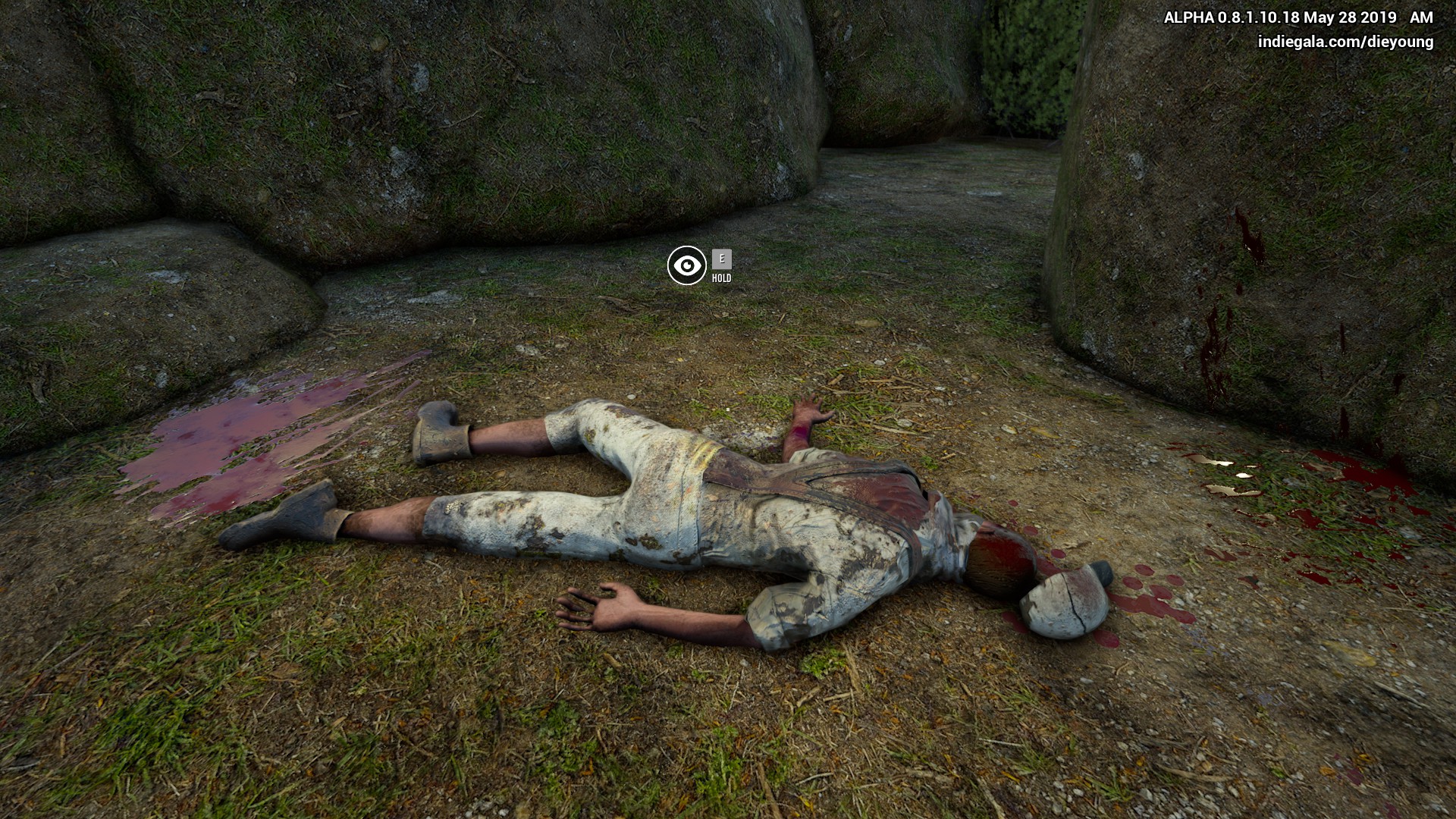The image size is (1456, 819).
Task: Click the eye inspect icon
Action: [686, 265]
